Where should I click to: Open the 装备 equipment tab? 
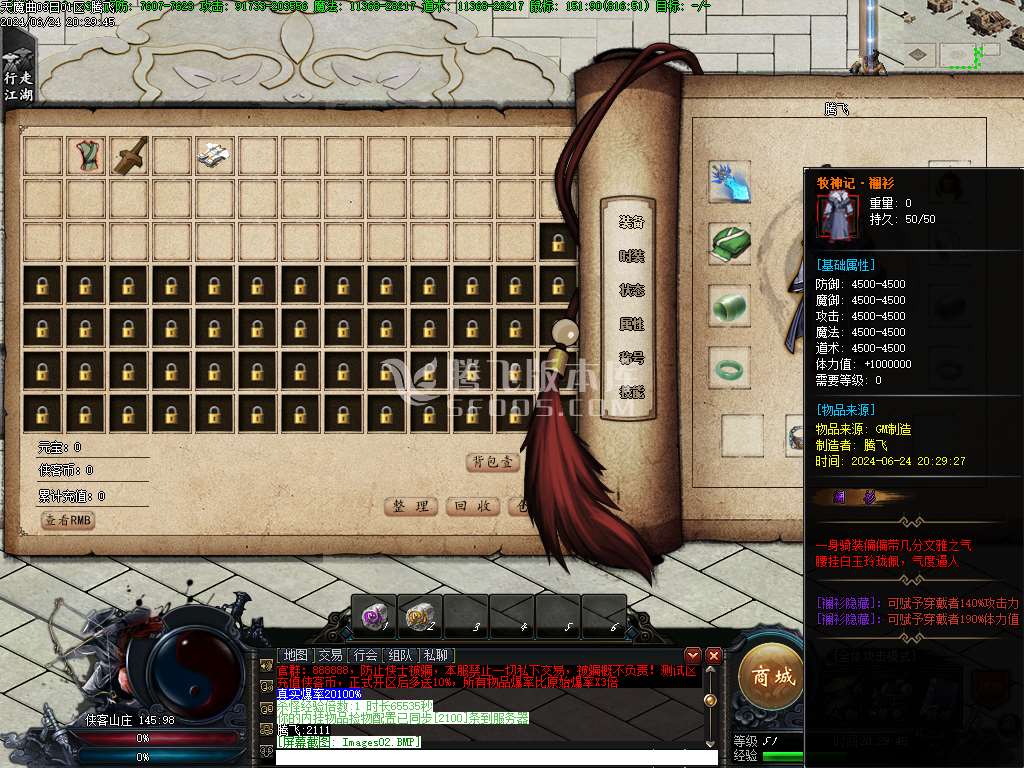(631, 222)
